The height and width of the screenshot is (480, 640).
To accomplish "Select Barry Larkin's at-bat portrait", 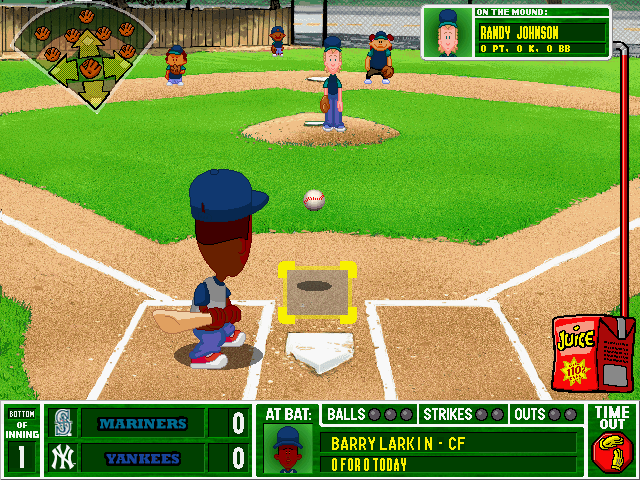I will 289,449.
